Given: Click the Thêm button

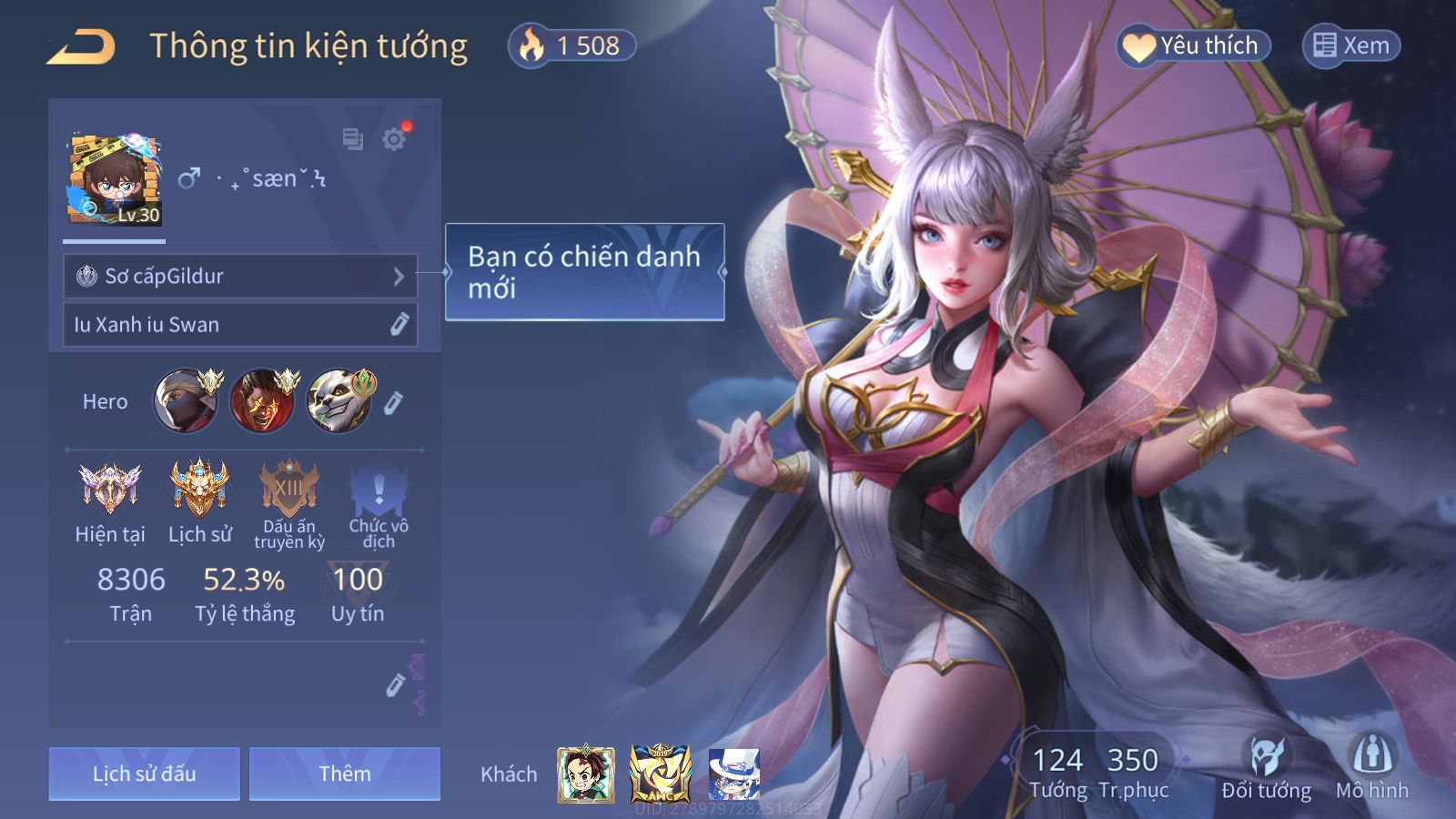Looking at the screenshot, I should [345, 773].
